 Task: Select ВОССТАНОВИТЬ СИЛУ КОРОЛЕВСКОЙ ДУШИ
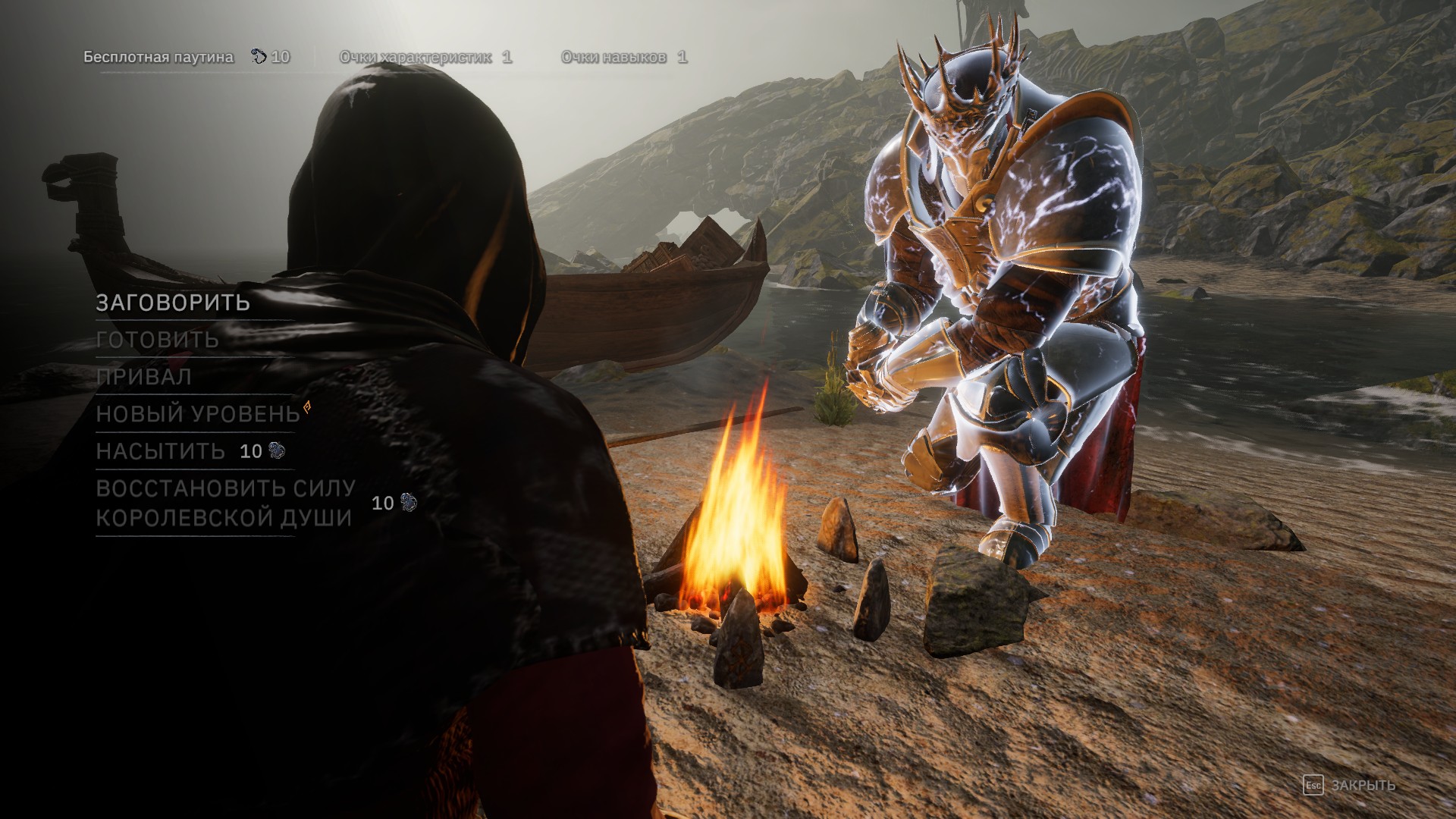225,503
